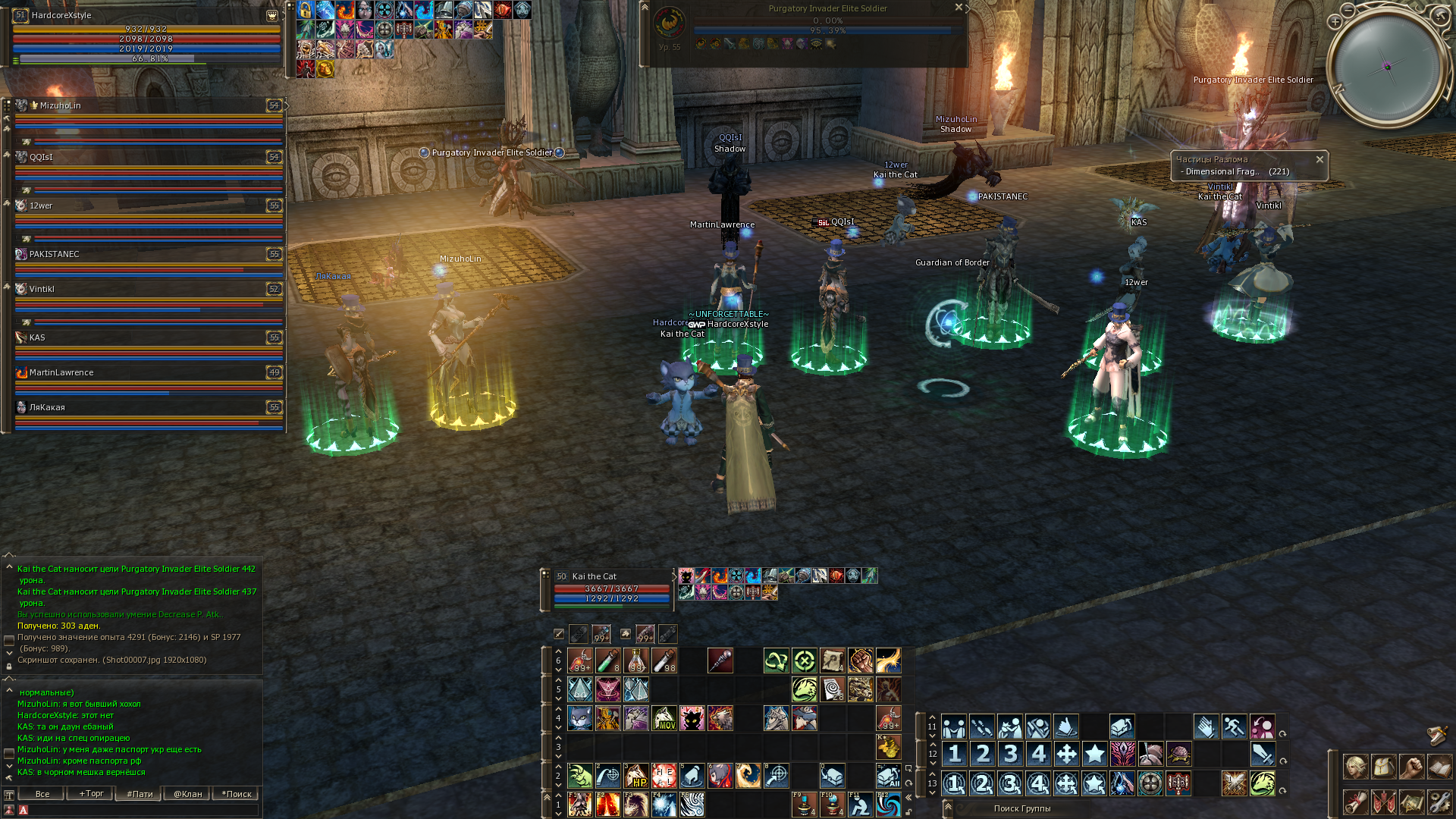The height and width of the screenshot is (819, 1456).
Task: Select the *Поиск chat tab
Action: click(236, 794)
